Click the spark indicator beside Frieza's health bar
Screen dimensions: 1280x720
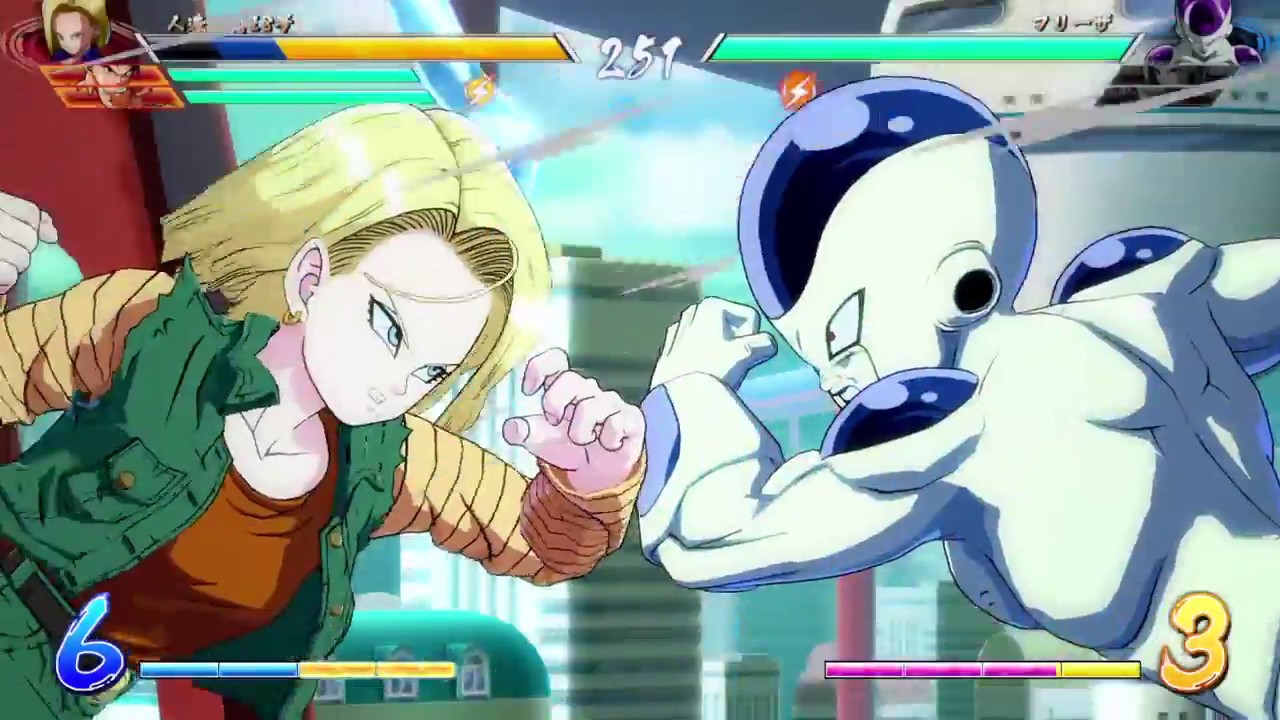pyautogui.click(x=797, y=92)
